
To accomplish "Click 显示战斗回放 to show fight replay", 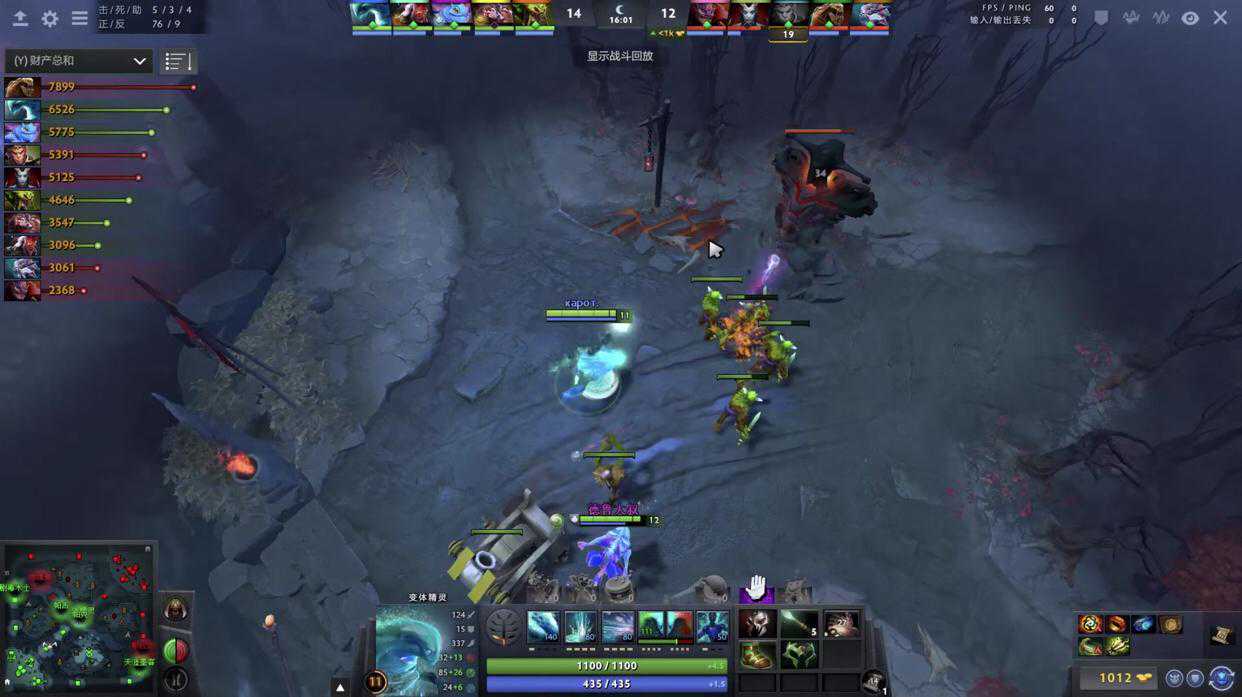I will pos(620,56).
